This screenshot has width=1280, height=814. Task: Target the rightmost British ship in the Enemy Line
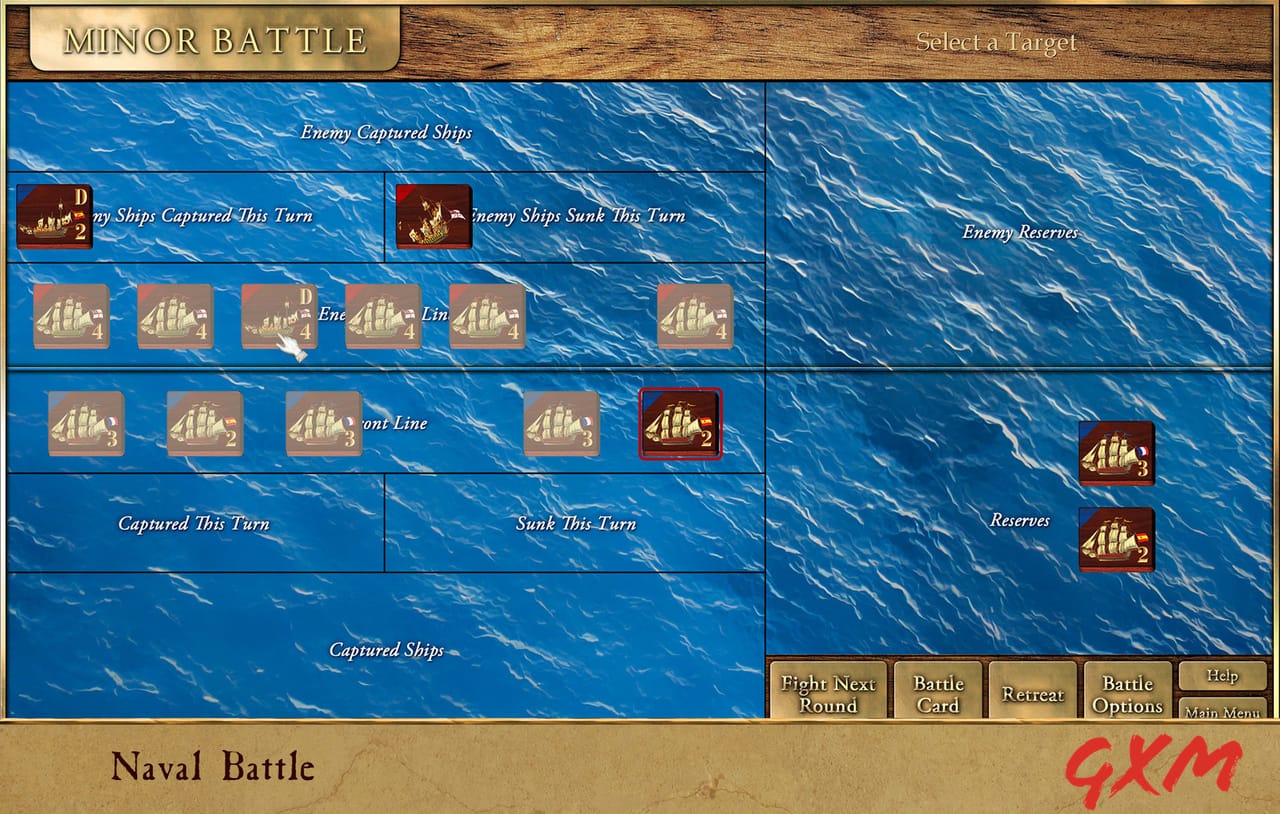click(693, 318)
